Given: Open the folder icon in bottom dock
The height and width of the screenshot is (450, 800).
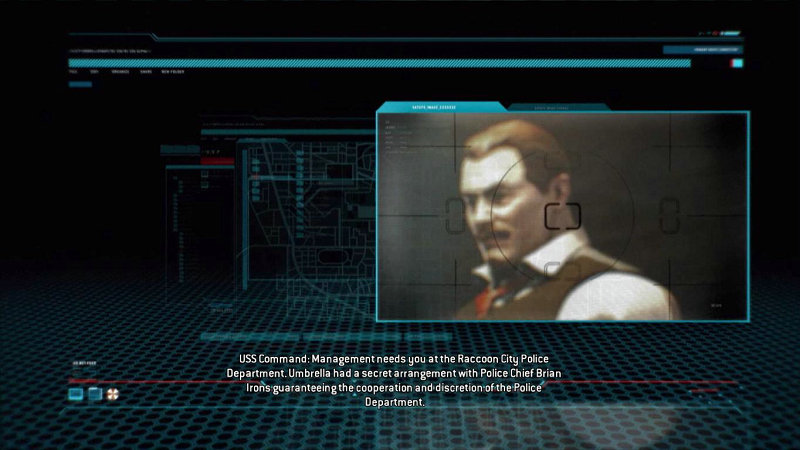Looking at the screenshot, I should tap(94, 394).
